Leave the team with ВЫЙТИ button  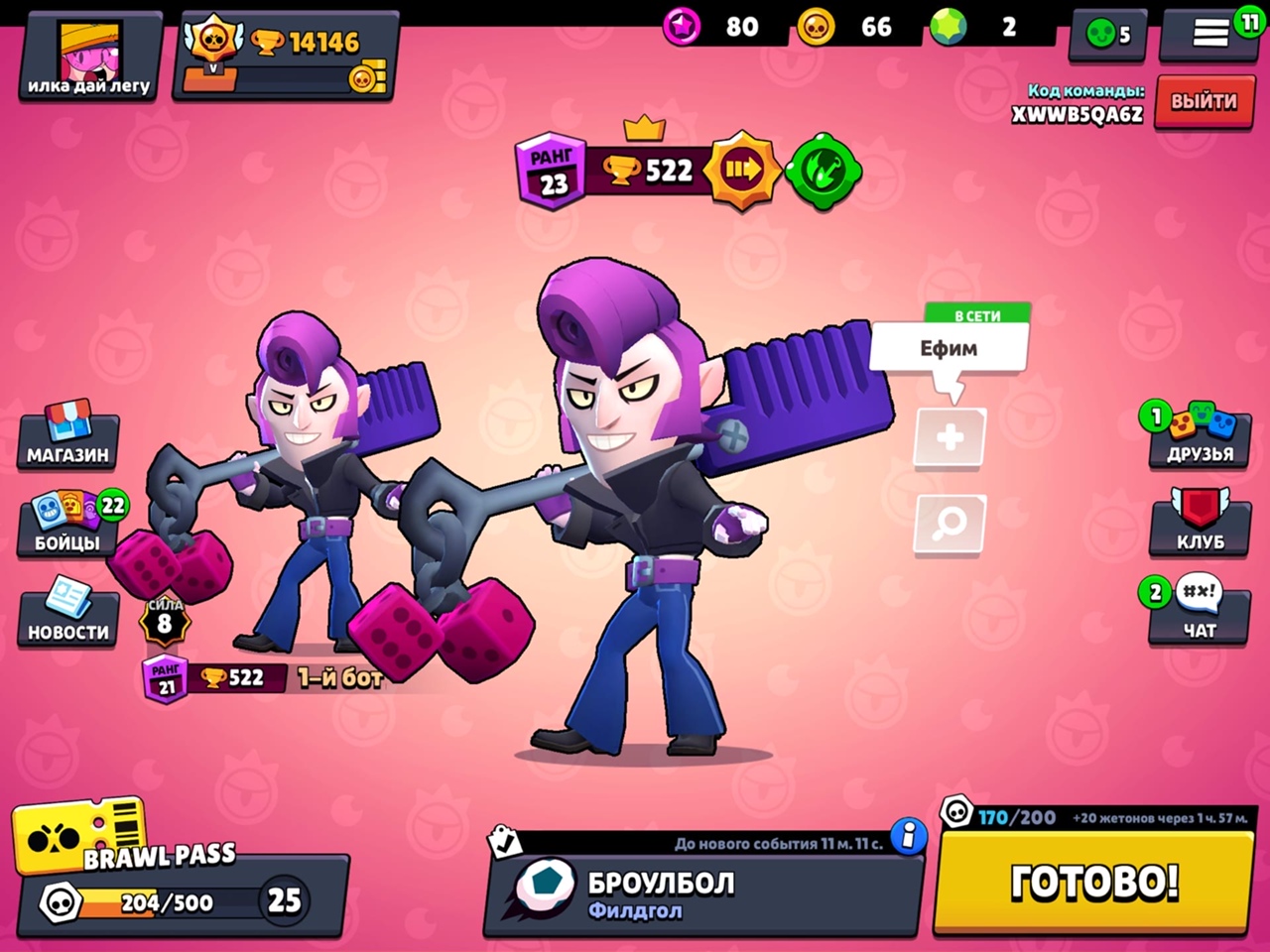click(x=1203, y=101)
